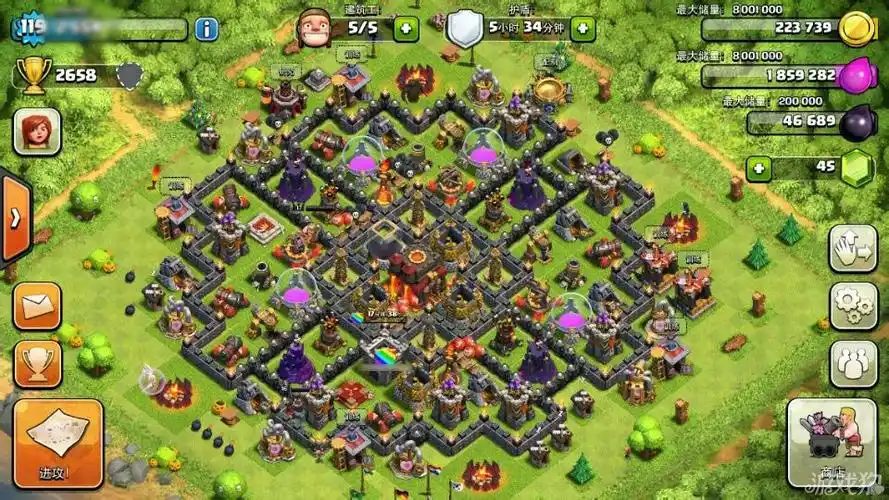Tap the shield icon
The height and width of the screenshot is (500, 889).
(x=463, y=28)
